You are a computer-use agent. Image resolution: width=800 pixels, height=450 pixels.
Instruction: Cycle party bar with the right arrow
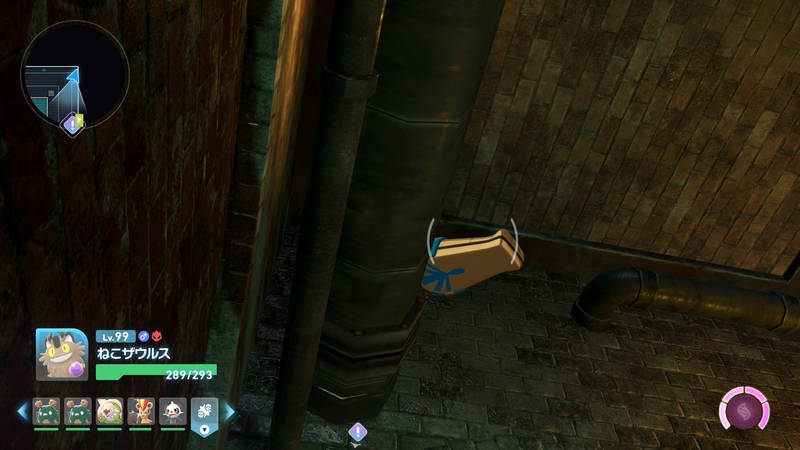[x=229, y=411]
